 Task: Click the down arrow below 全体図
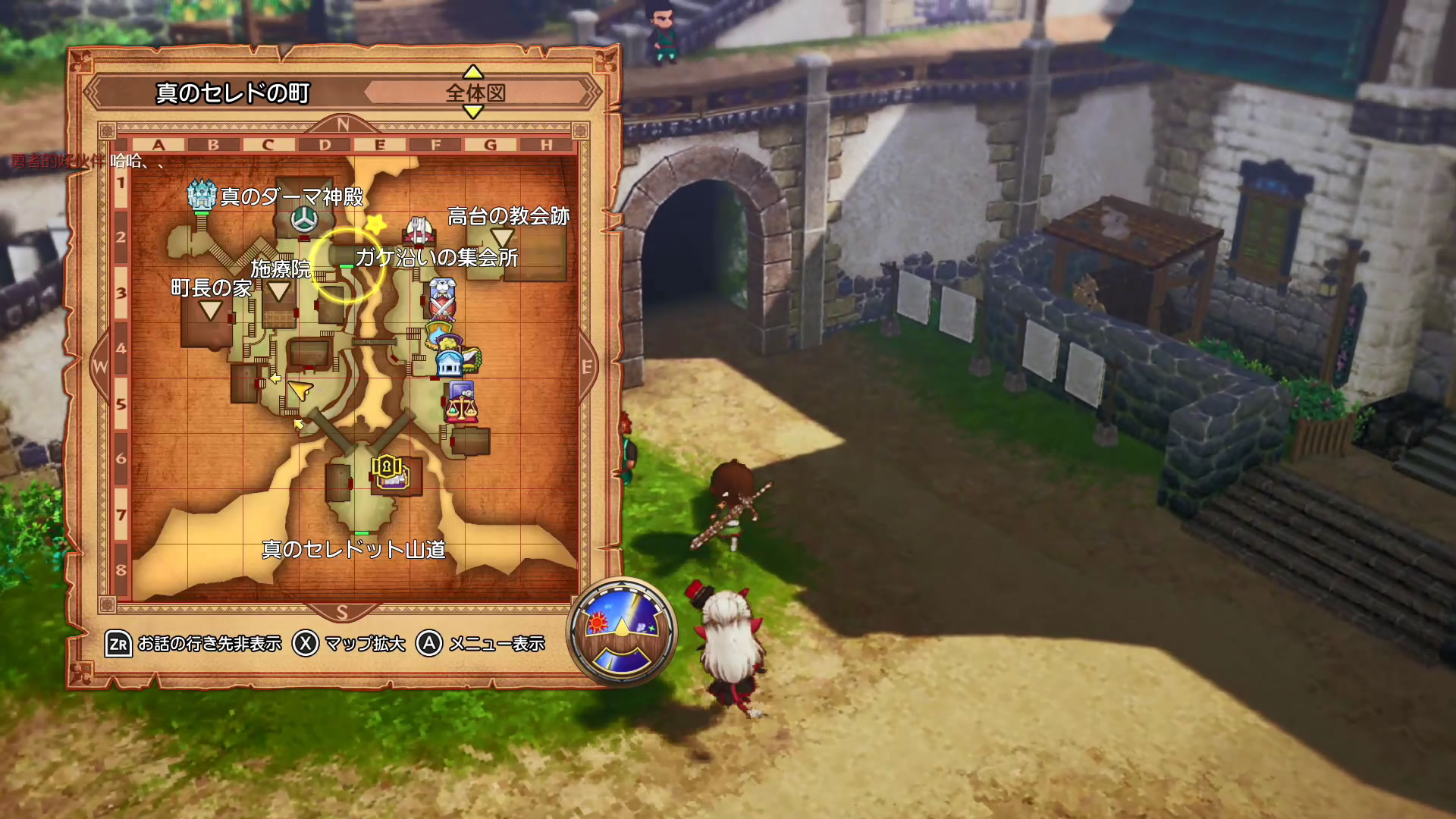[x=473, y=112]
